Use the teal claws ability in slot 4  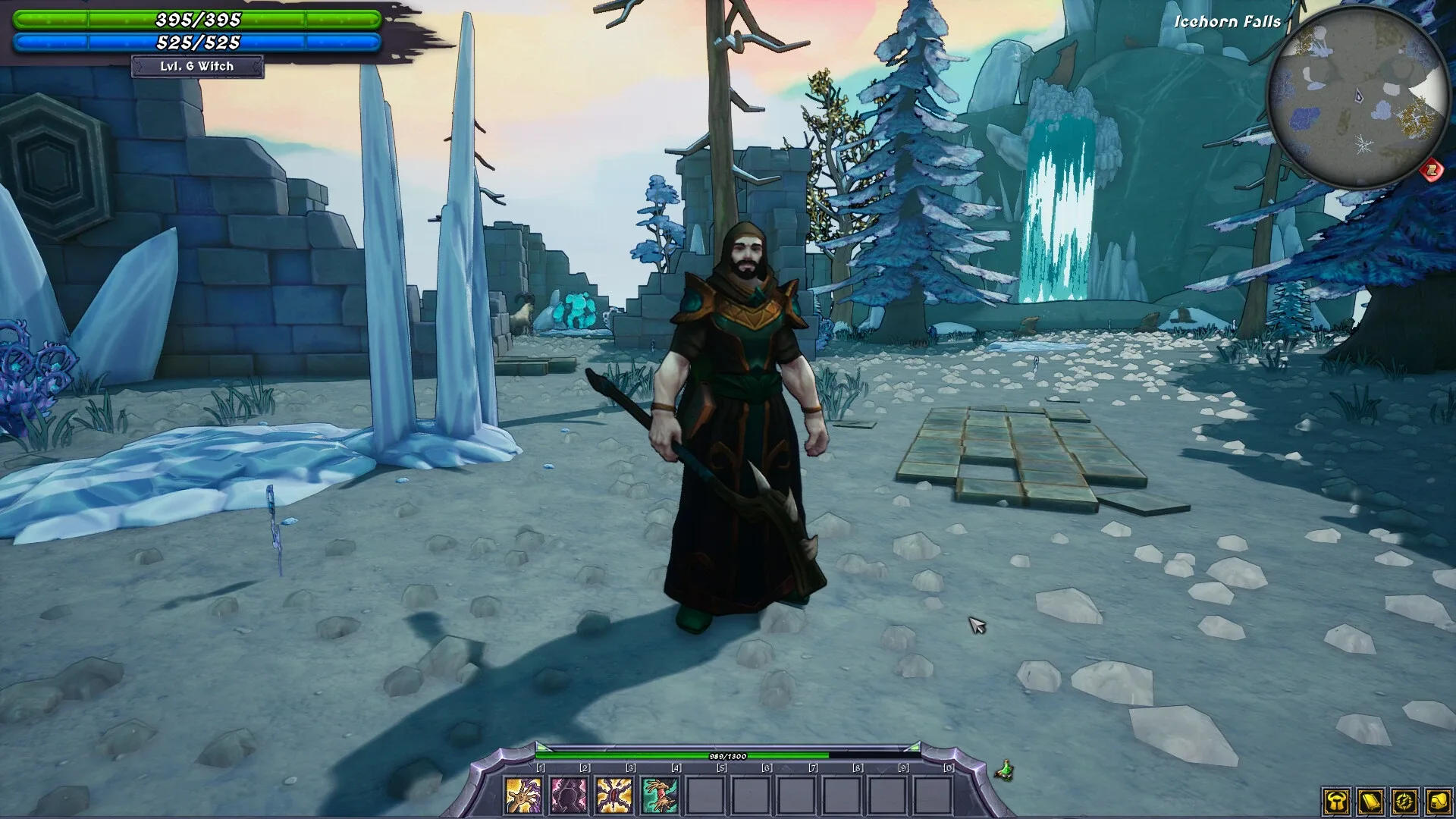pyautogui.click(x=661, y=795)
